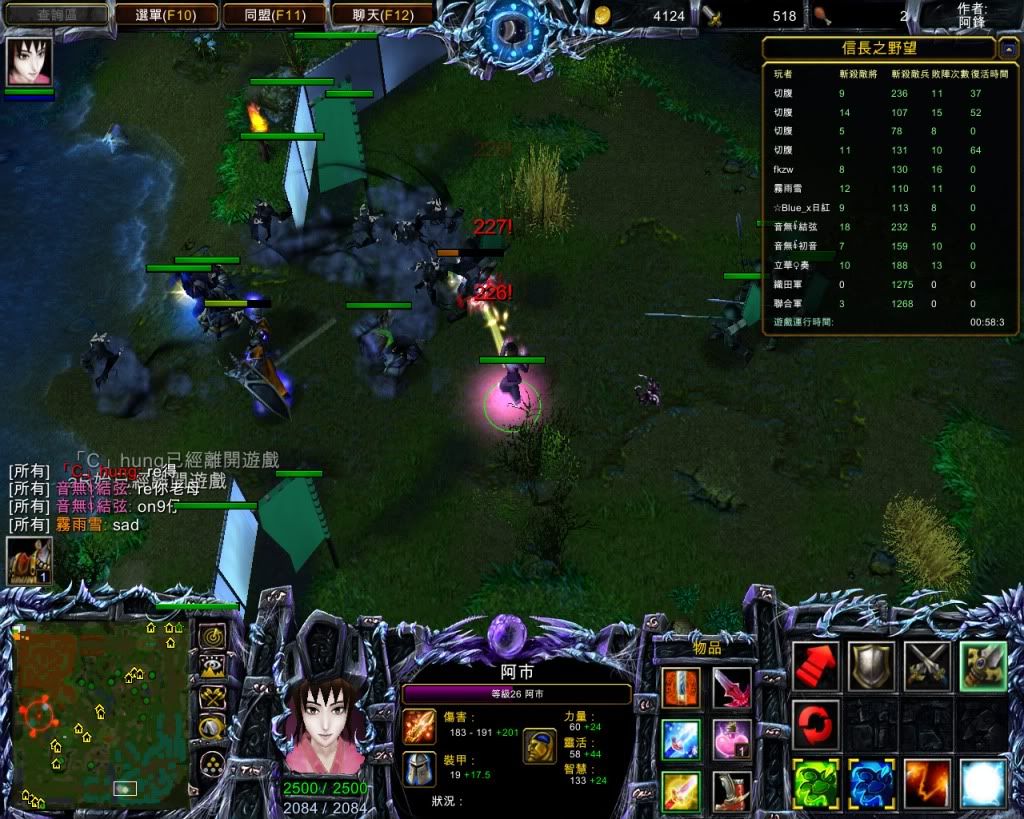The image size is (1024, 819).
Task: Toggle the minimap terrain display button
Action: (211, 667)
